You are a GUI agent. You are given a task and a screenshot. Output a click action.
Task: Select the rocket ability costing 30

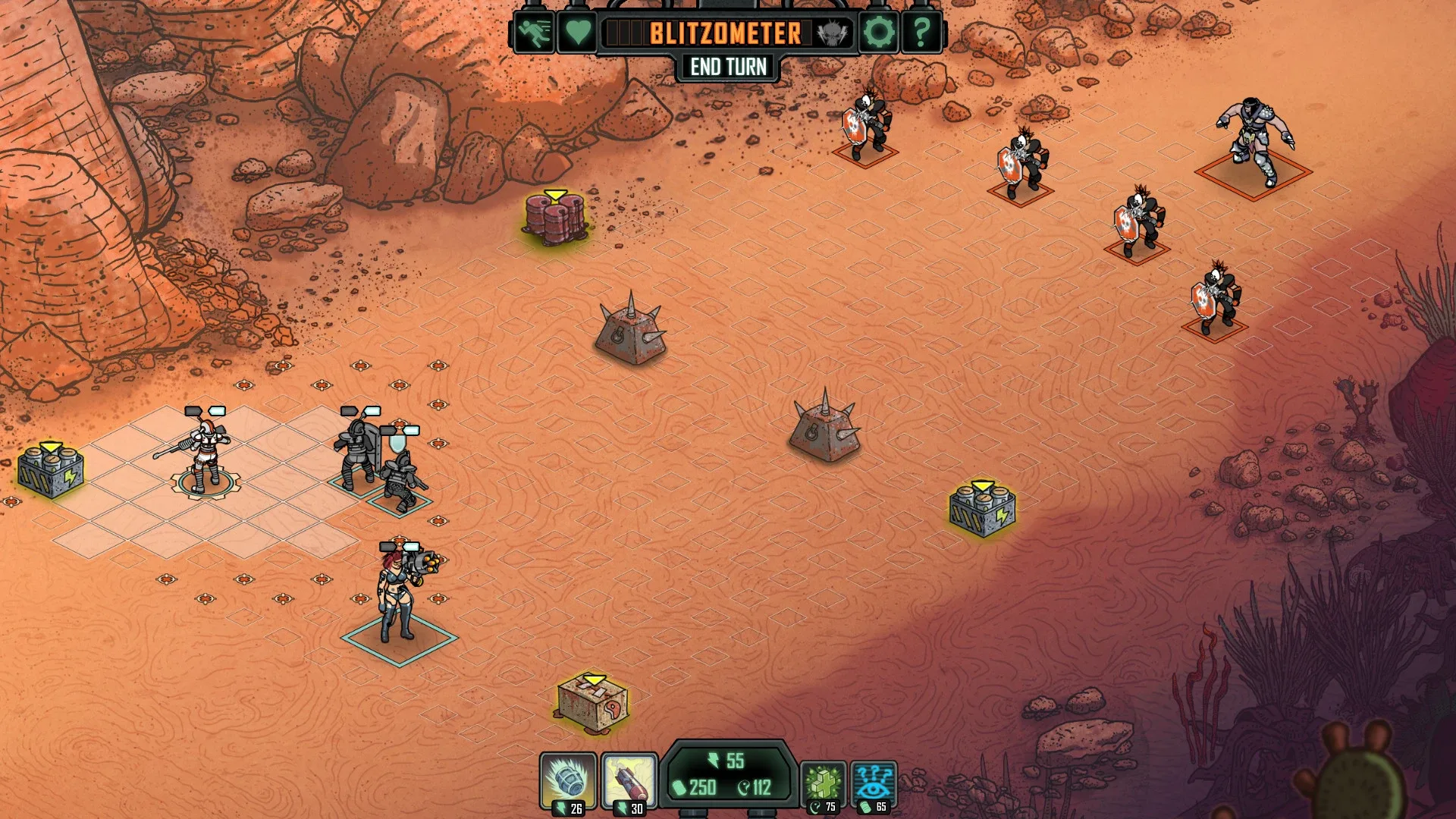[x=629, y=781]
